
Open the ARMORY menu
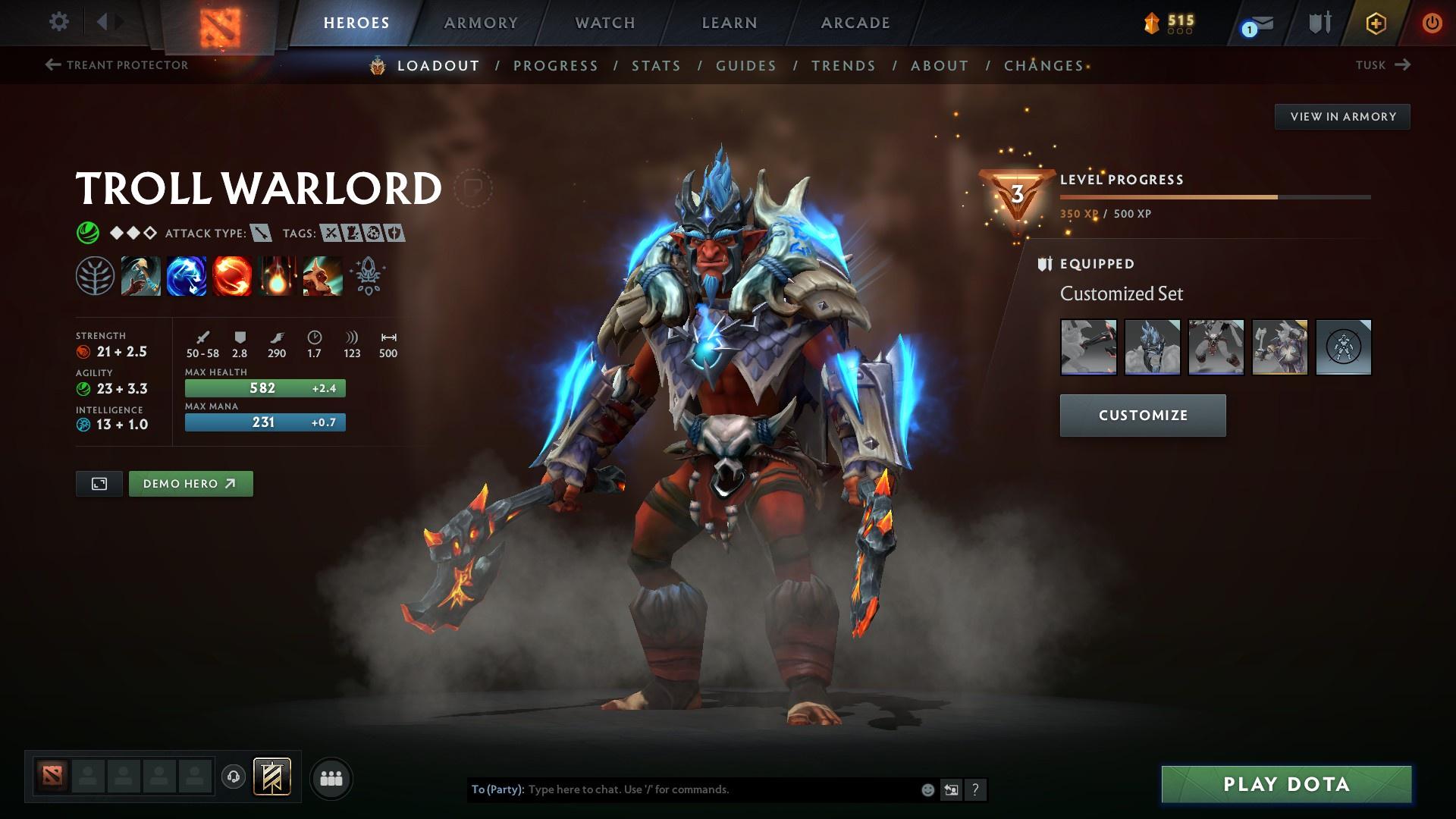[x=482, y=23]
